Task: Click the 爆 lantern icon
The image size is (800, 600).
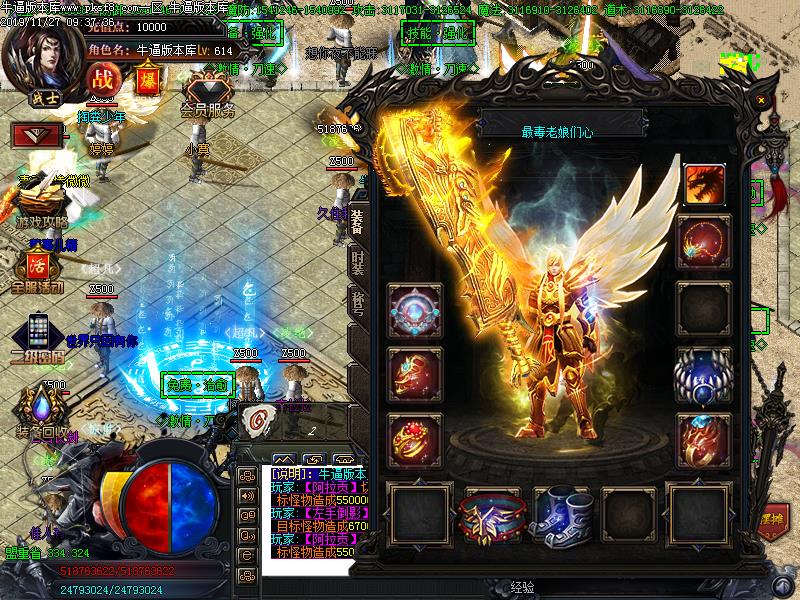Action: coord(146,77)
